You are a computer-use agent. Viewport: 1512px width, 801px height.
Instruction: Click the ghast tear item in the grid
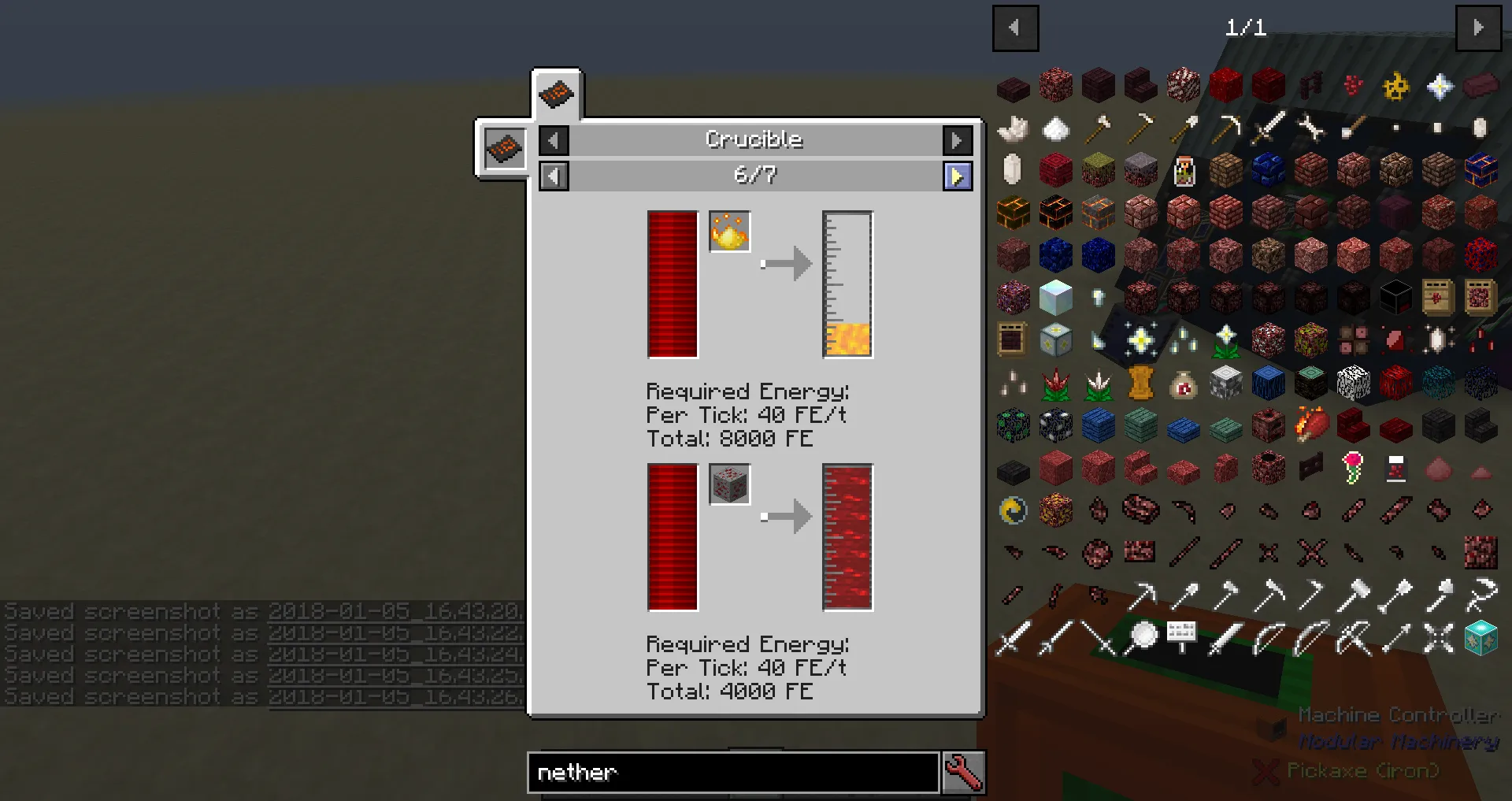pyautogui.click(x=1012, y=169)
